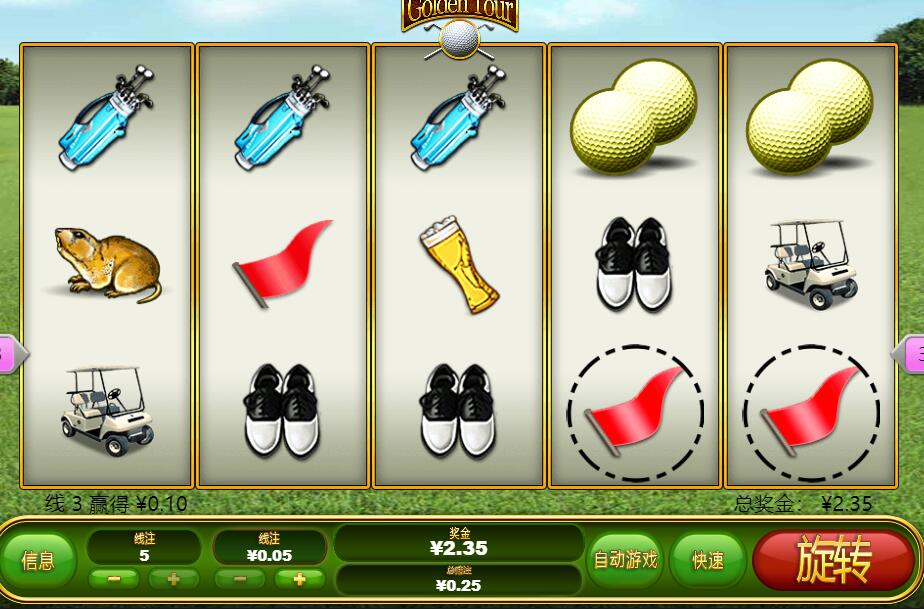Open the 信息 info paytable button
This screenshot has height=609, width=924.
click(38, 560)
